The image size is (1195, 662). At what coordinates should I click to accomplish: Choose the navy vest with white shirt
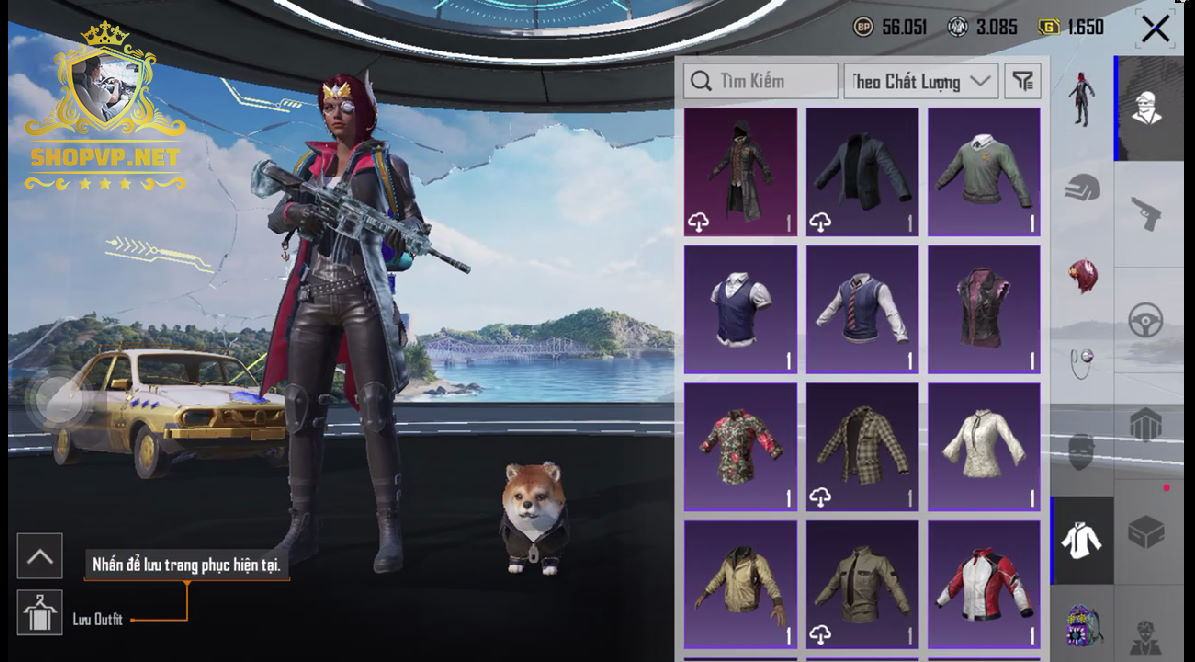[x=740, y=309]
